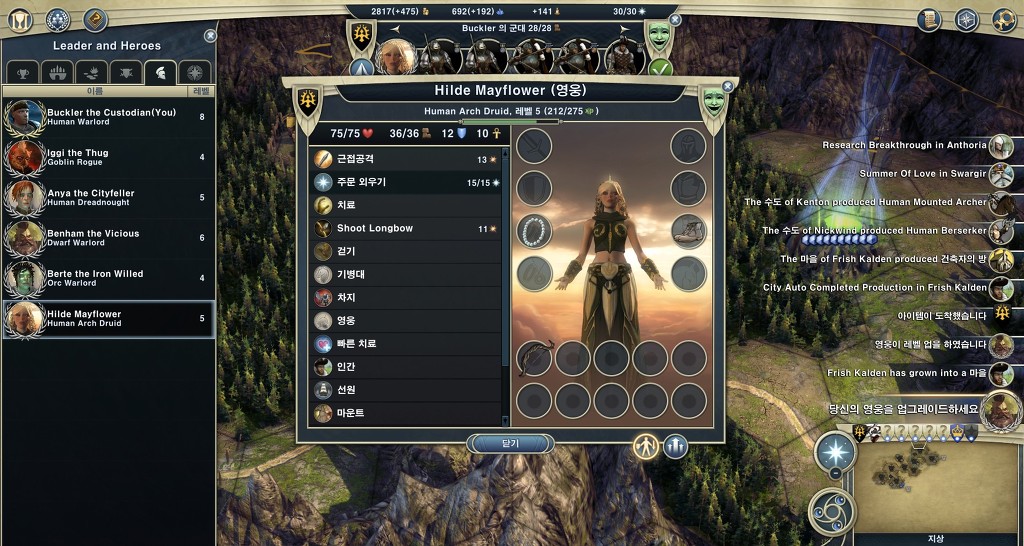The height and width of the screenshot is (546, 1024).
Task: Select the equipped boots slot
Action: click(x=688, y=230)
